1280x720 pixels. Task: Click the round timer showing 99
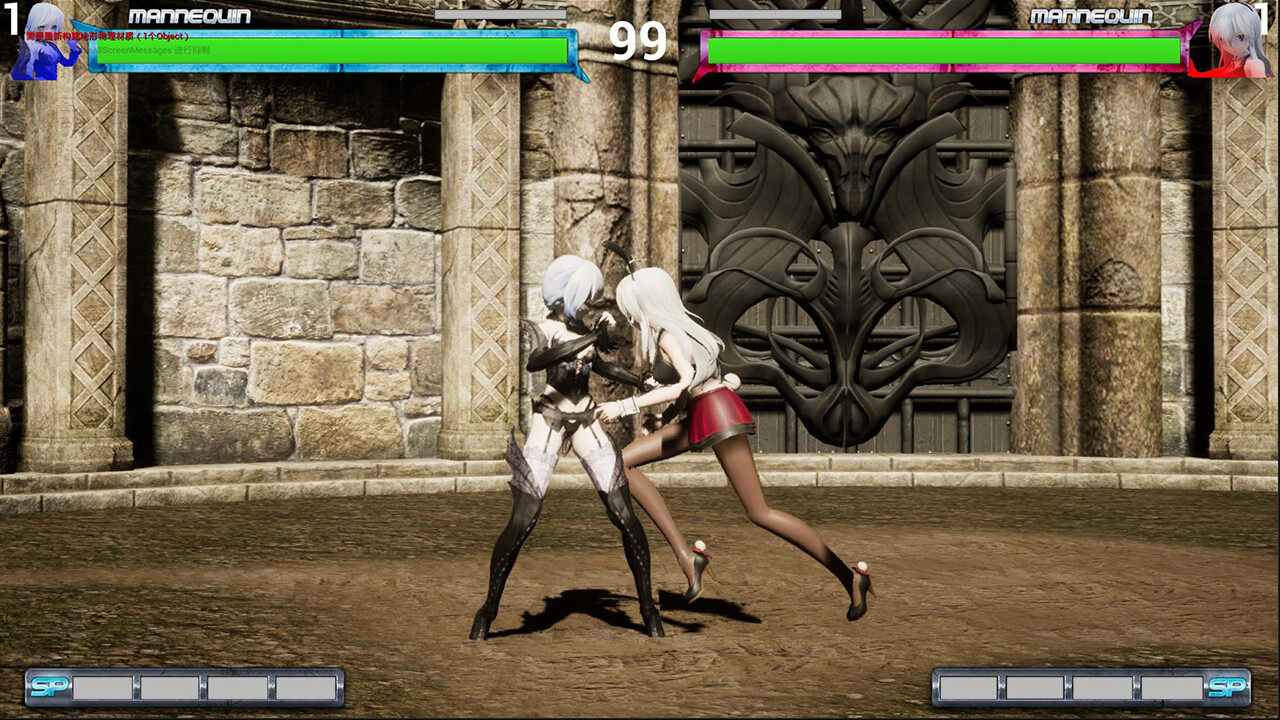(640, 42)
